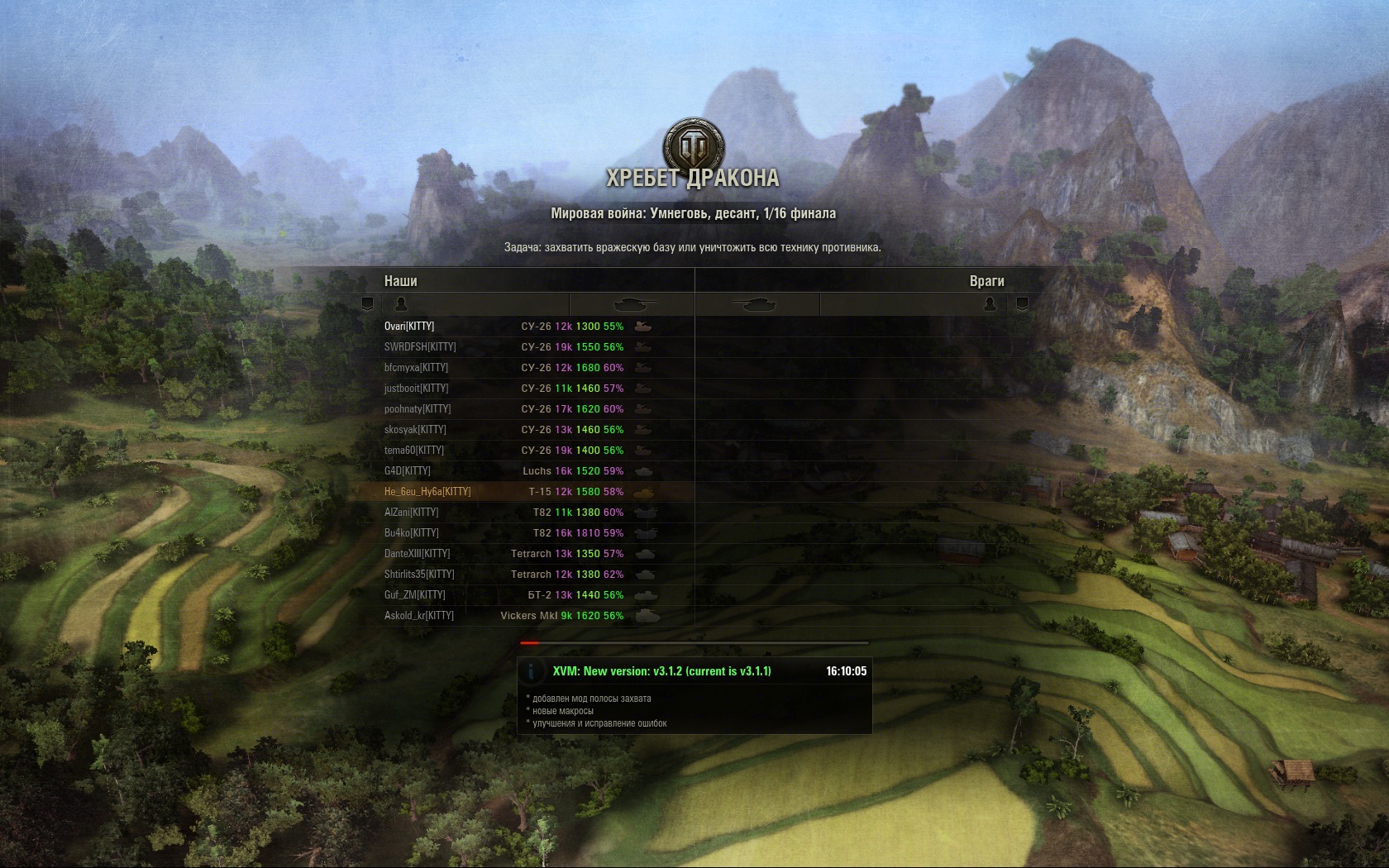The width and height of the screenshot is (1389, 868).
Task: Click Shtirlits35[KITTY] in team list
Action: (x=419, y=575)
